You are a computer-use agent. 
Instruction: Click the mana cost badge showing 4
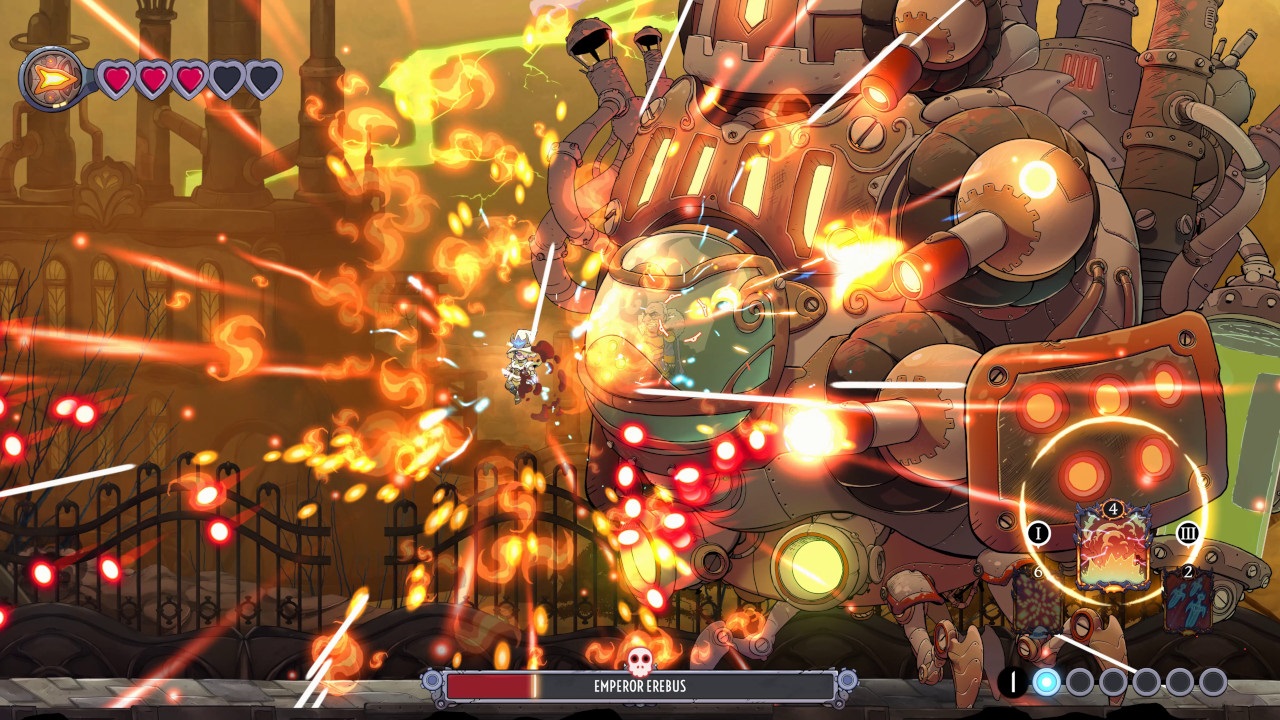[x=1113, y=509]
